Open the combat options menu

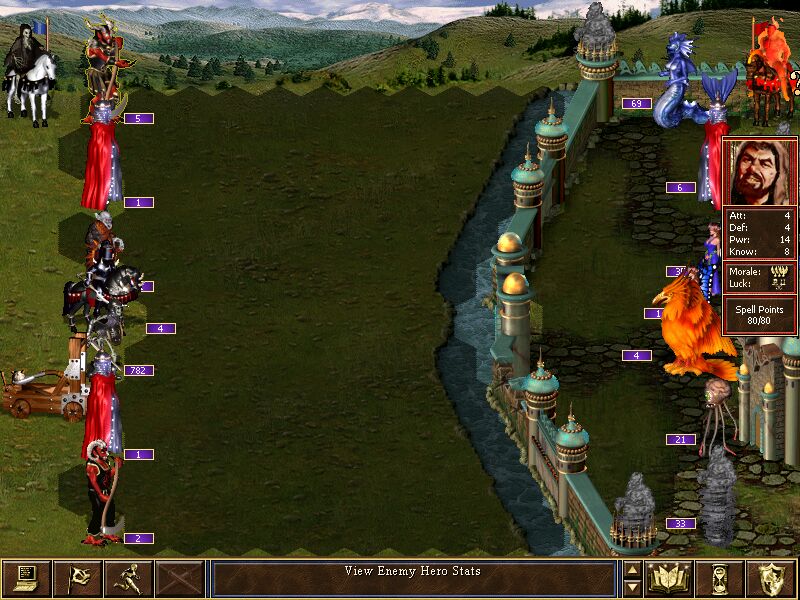[x=26, y=578]
